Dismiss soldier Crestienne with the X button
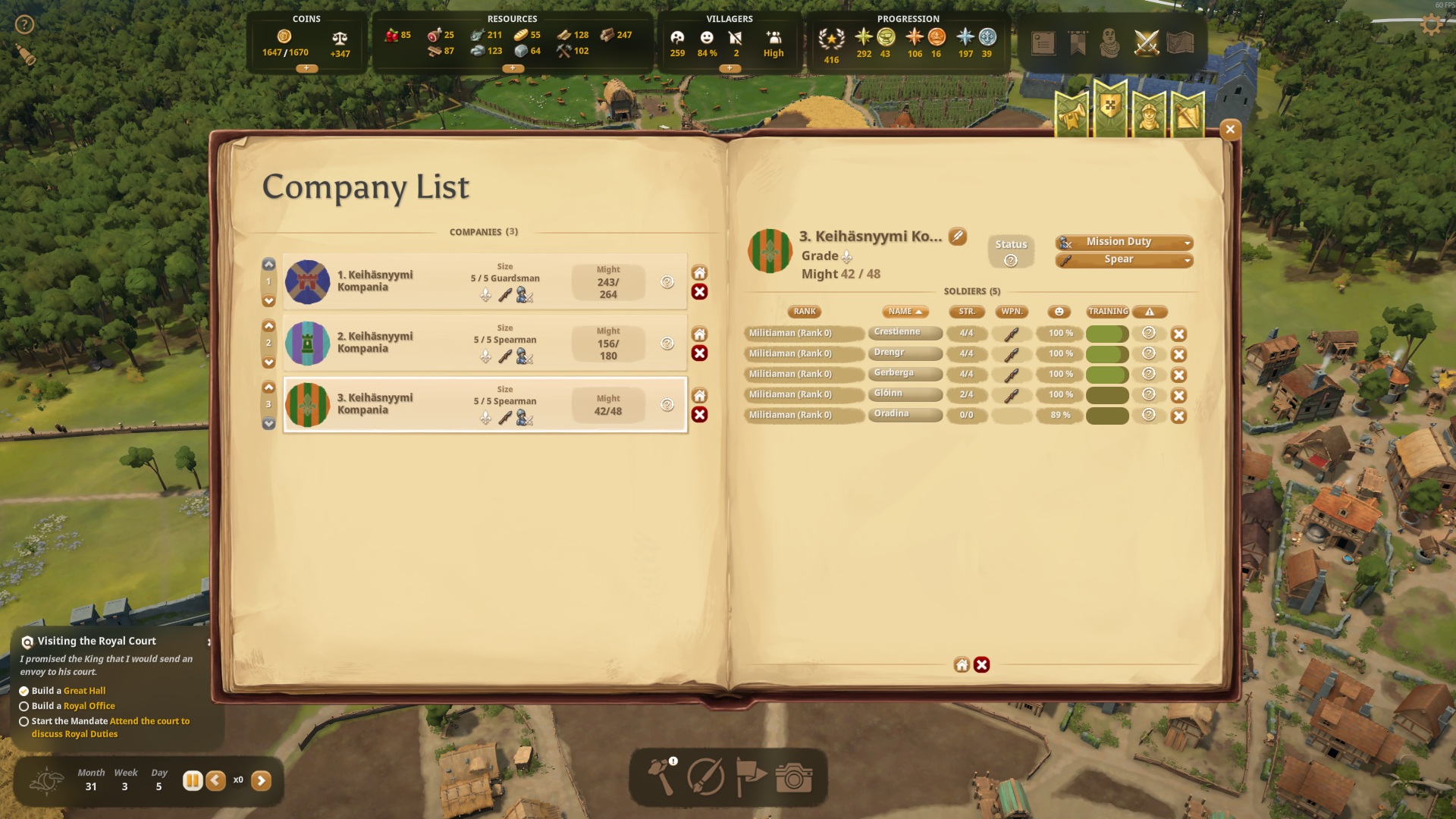The width and height of the screenshot is (1456, 819). (x=1178, y=334)
